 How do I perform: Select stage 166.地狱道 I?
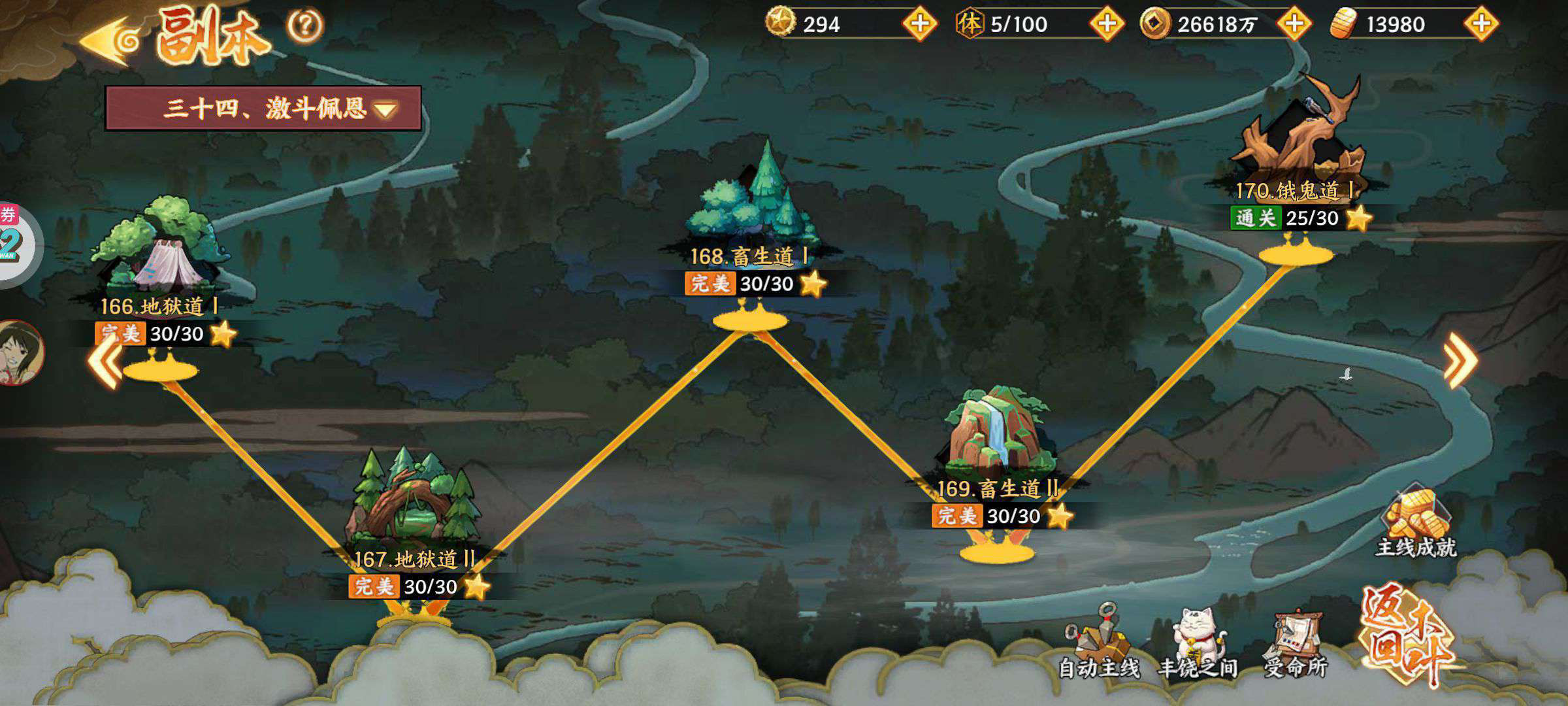coord(160,261)
